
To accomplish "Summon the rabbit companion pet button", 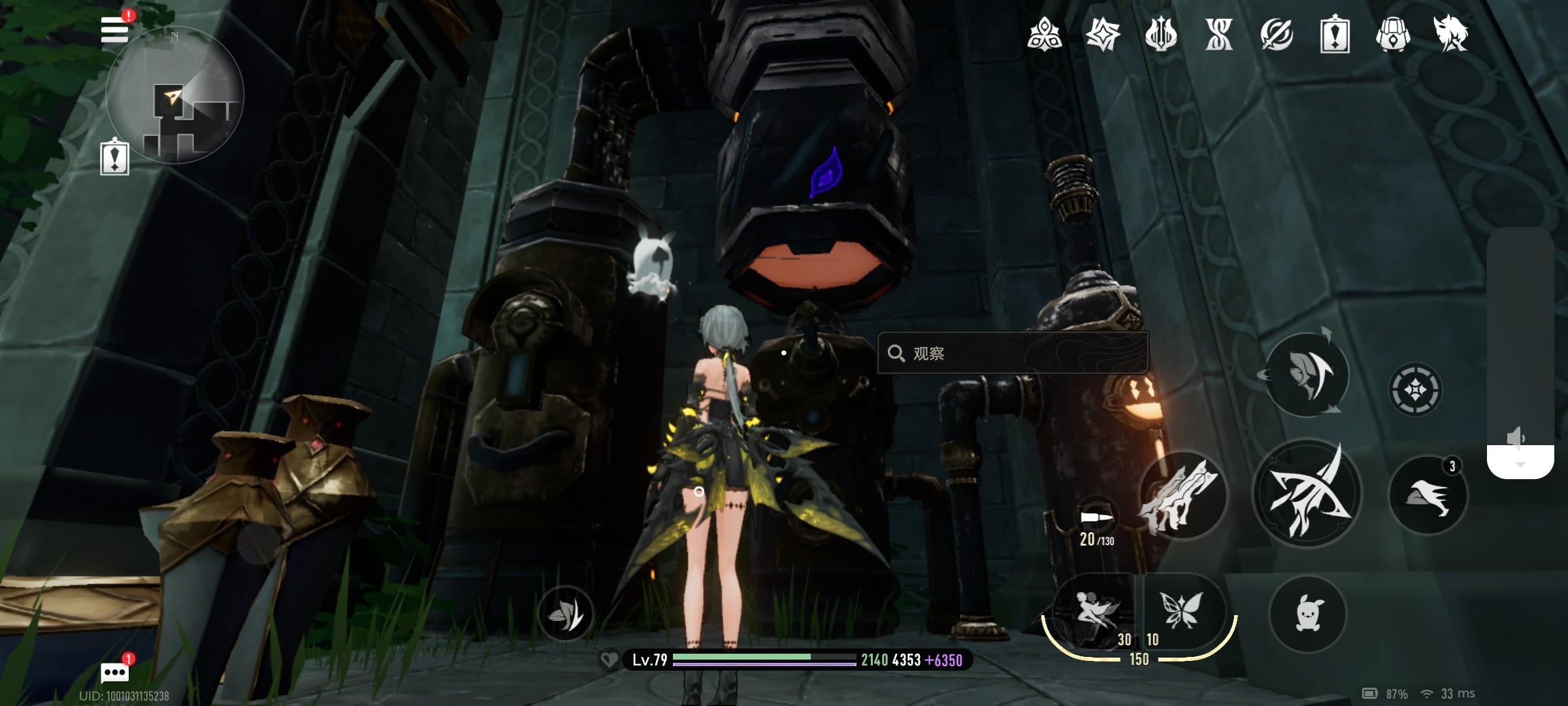I will (1307, 614).
